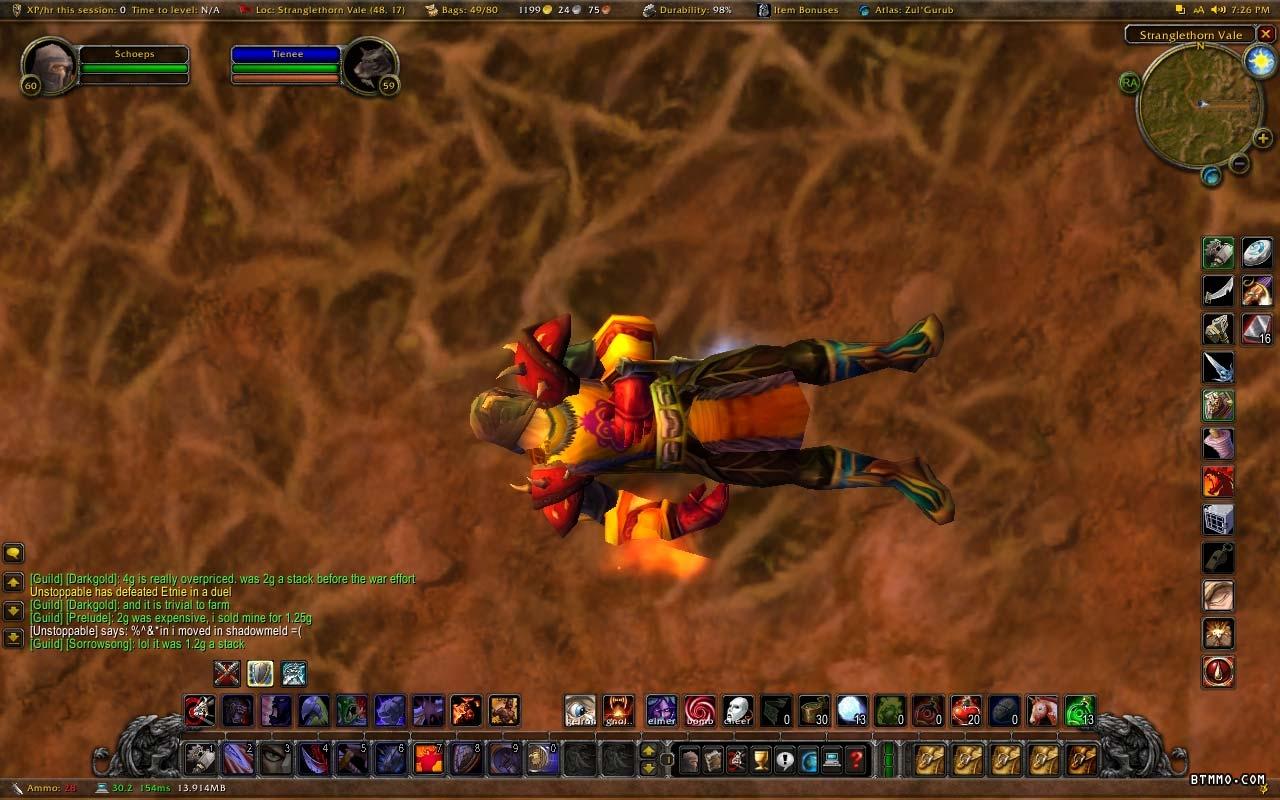
Task: Open the red question mark help button
Action: coord(856,760)
